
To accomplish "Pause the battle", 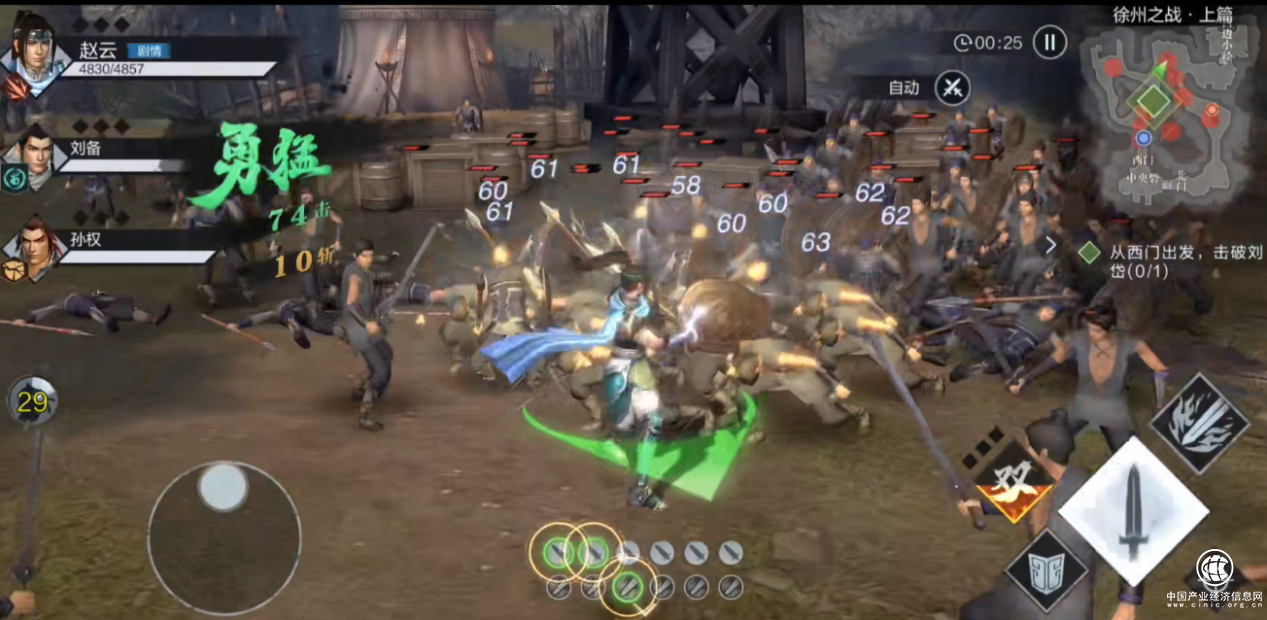I will coord(1049,42).
